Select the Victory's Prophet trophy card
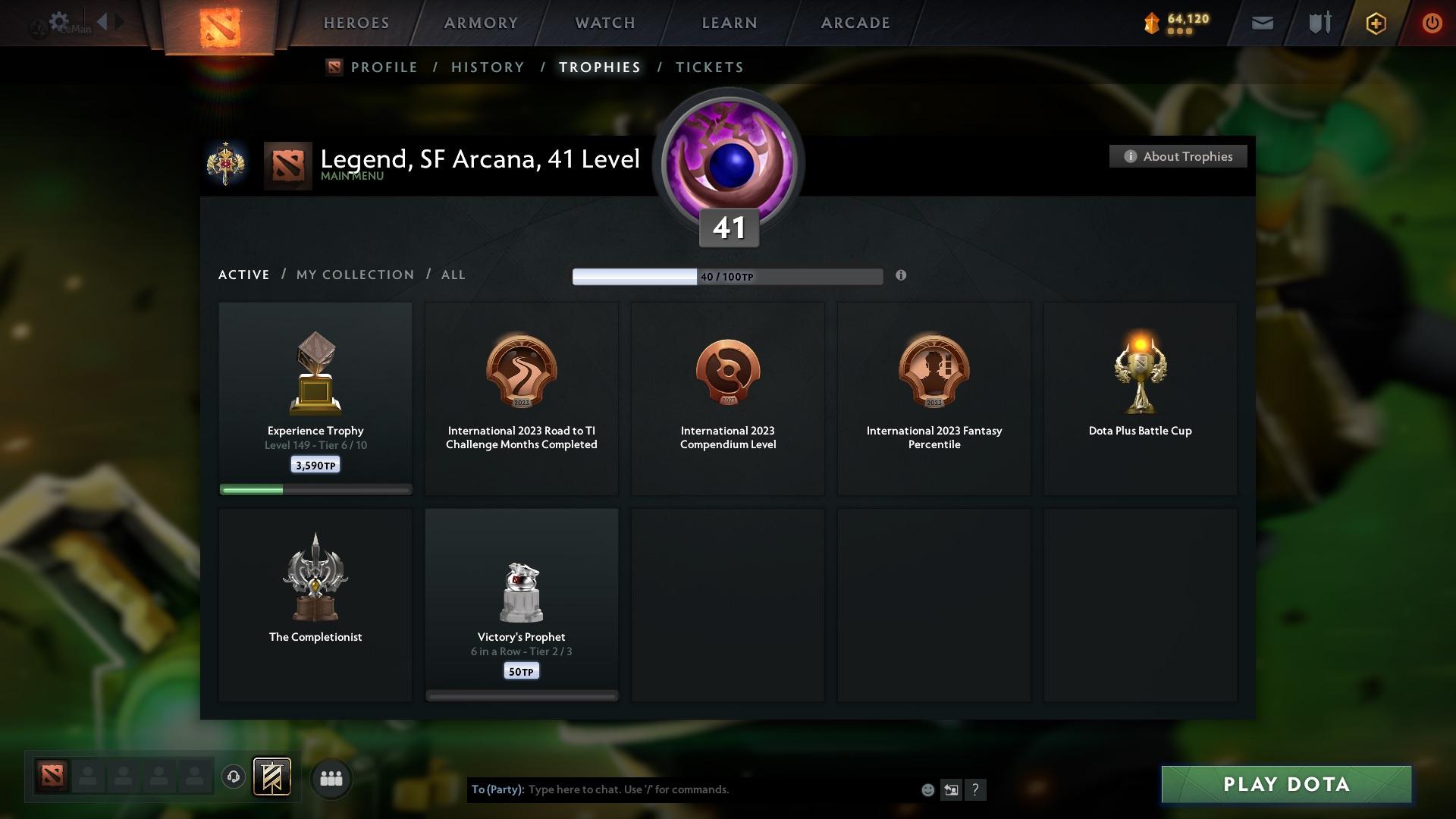Viewport: 1456px width, 819px height. pyautogui.click(x=521, y=603)
